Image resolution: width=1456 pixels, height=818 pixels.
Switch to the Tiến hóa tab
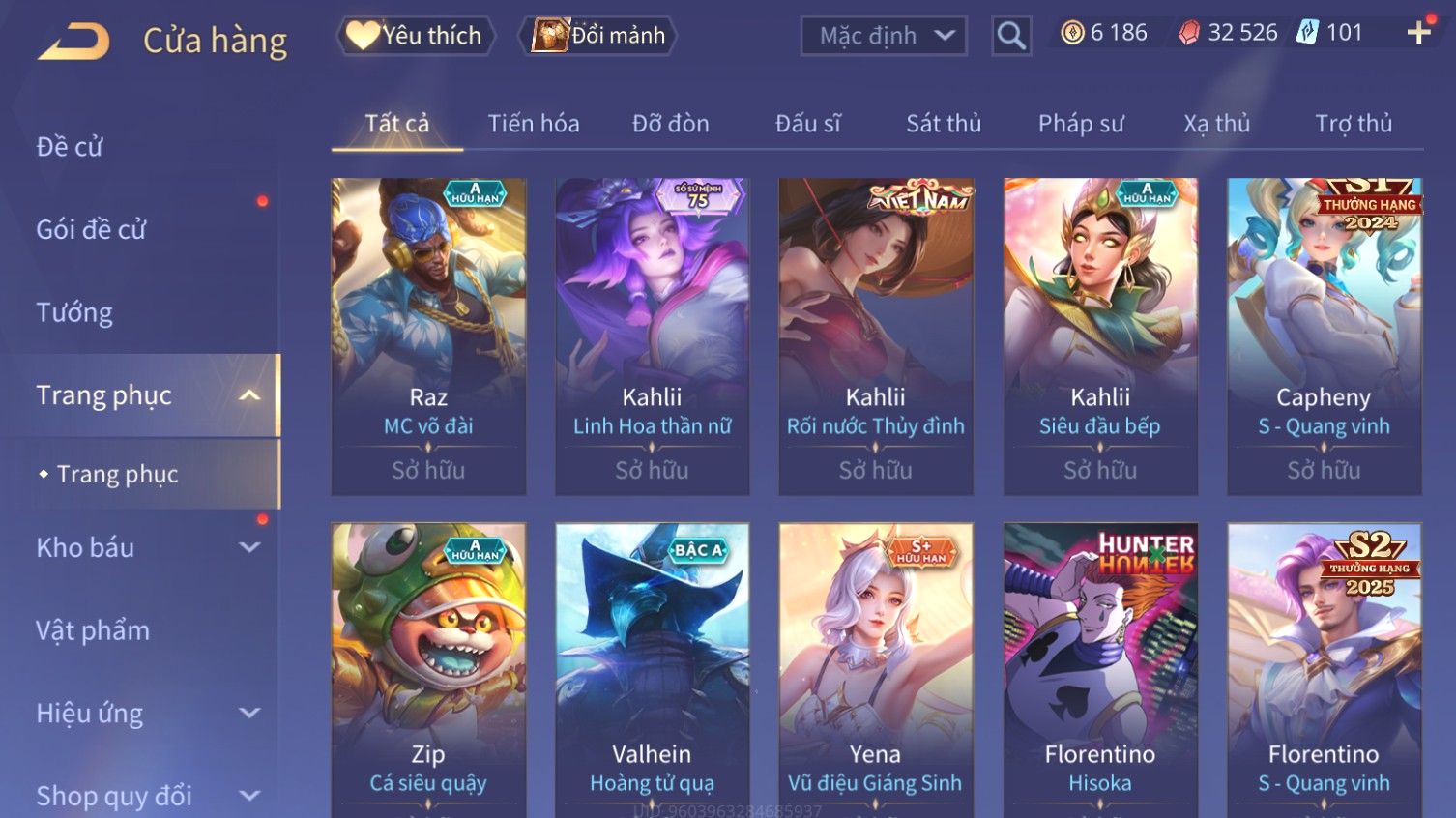tap(533, 124)
